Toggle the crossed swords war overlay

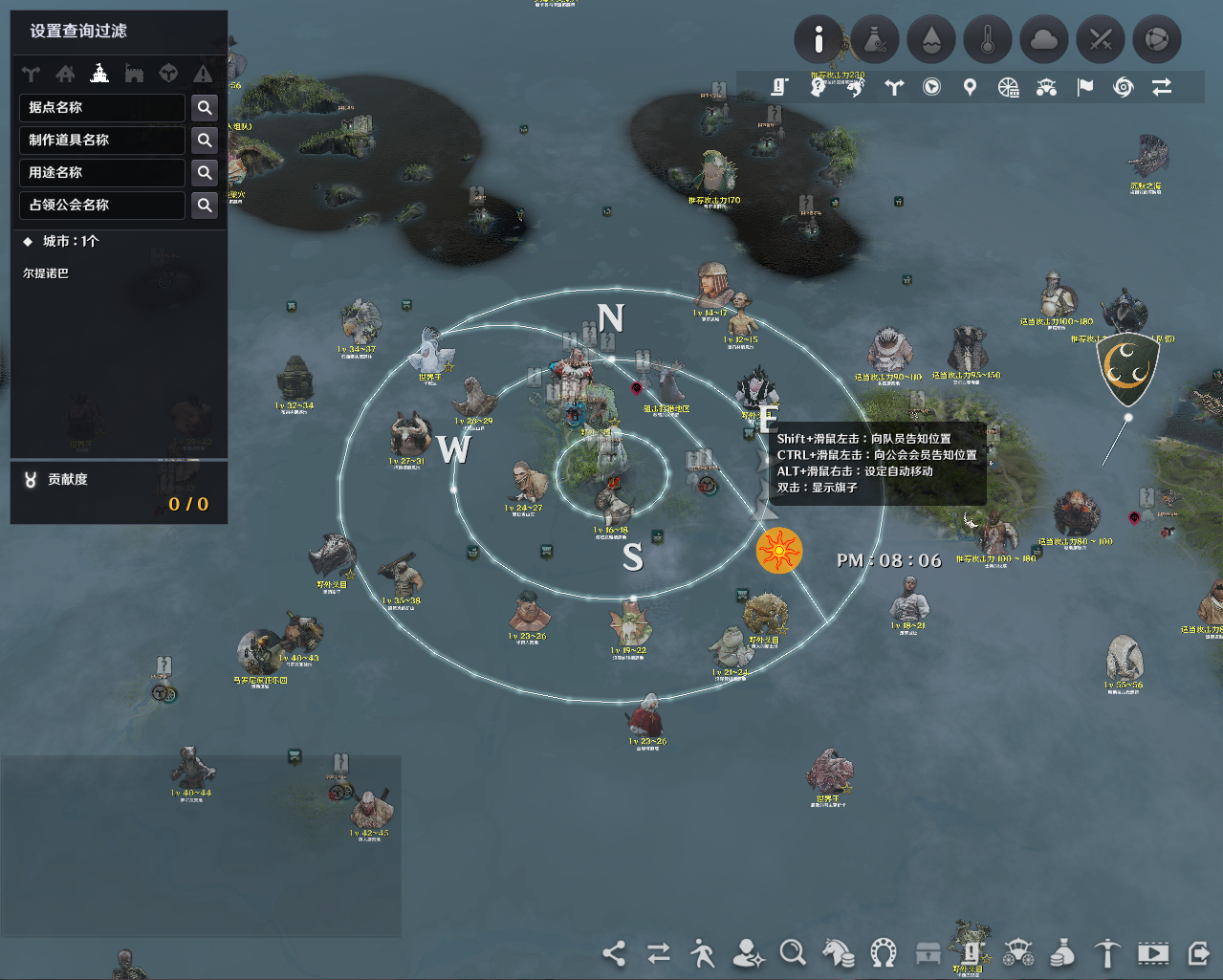click(1101, 40)
